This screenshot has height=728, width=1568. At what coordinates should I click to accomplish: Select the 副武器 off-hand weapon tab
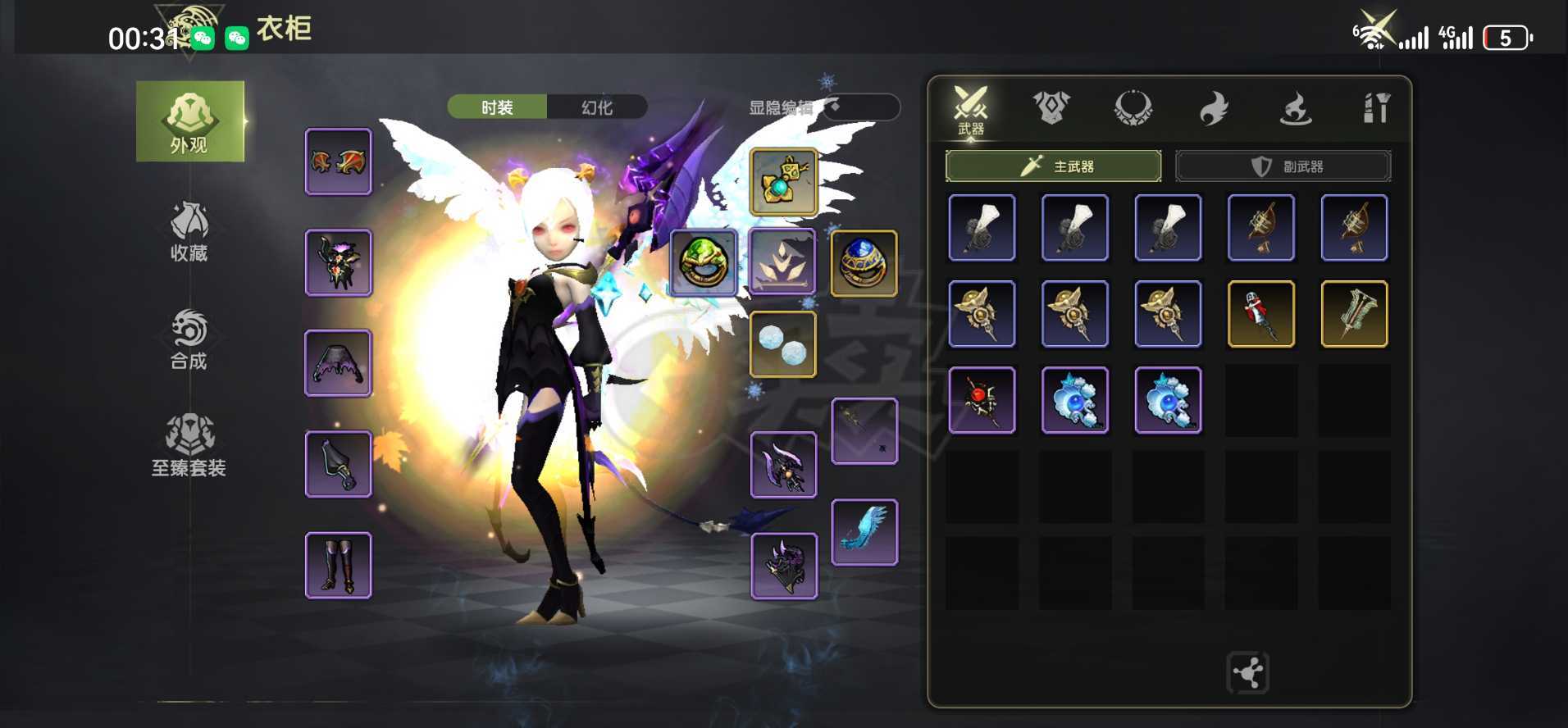[1283, 166]
